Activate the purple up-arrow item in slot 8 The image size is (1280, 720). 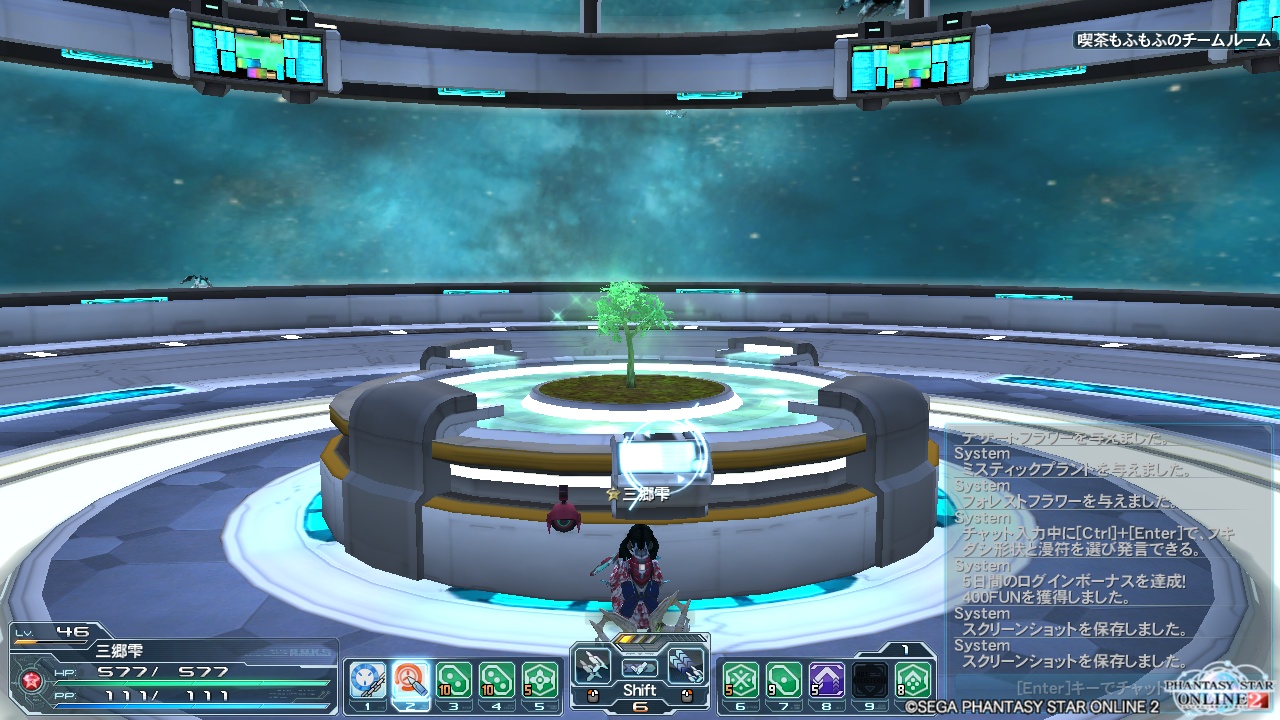tap(827, 681)
